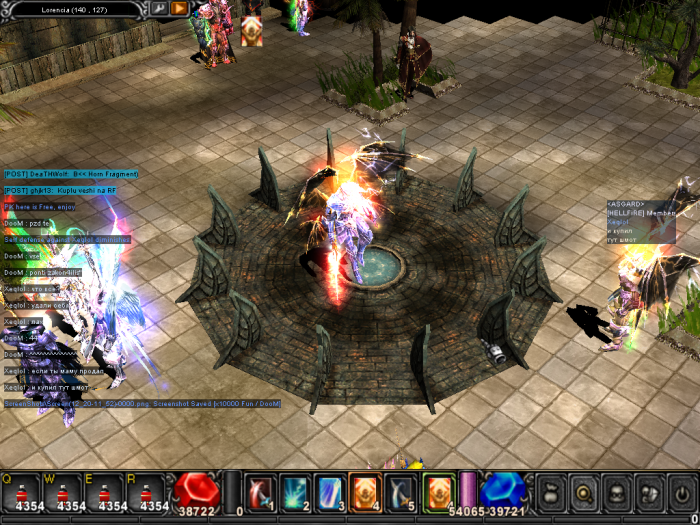
Task: Activate the teal burst skill in slot 2
Action: [294, 492]
